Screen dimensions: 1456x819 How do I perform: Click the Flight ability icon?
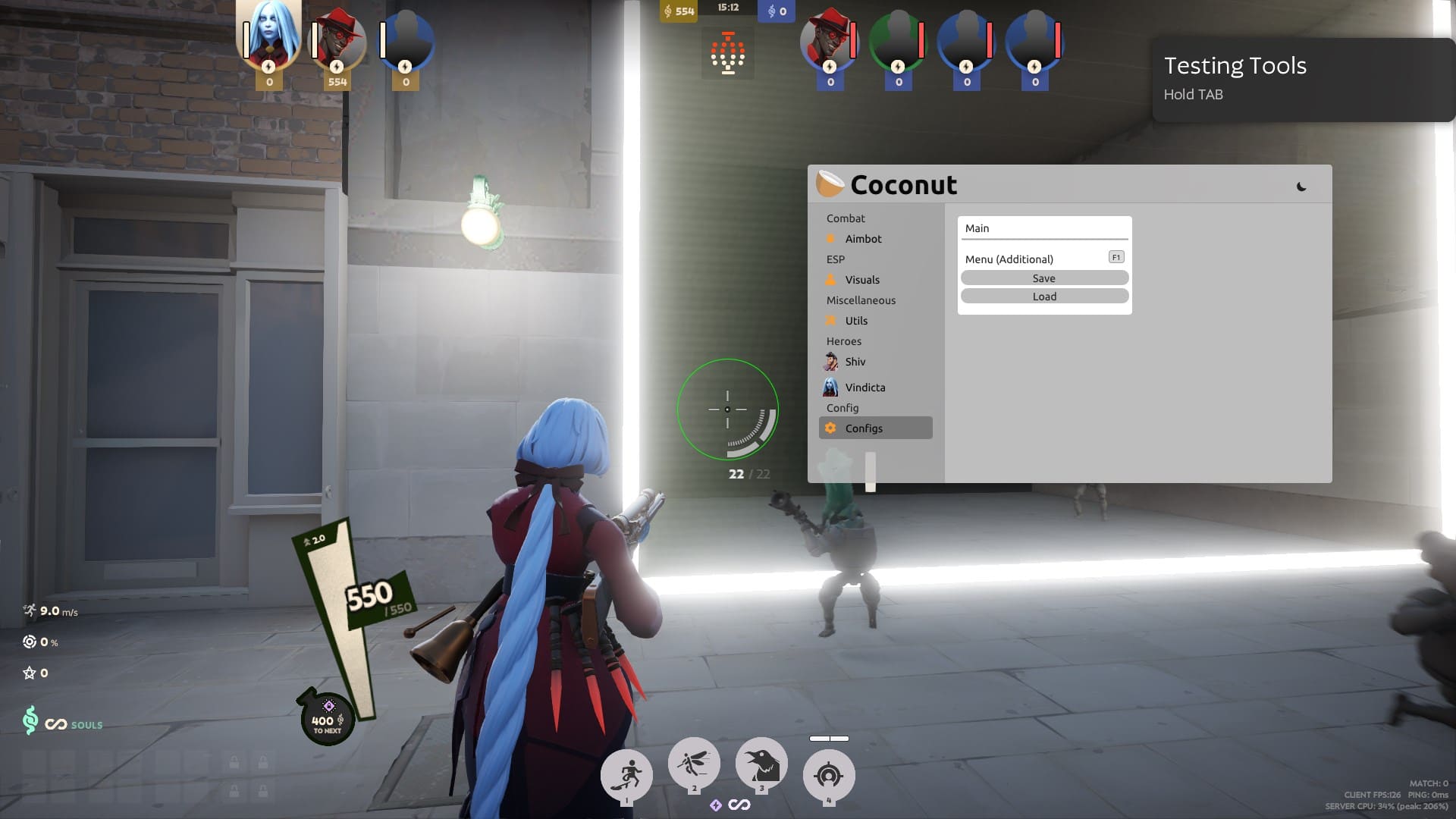694,763
